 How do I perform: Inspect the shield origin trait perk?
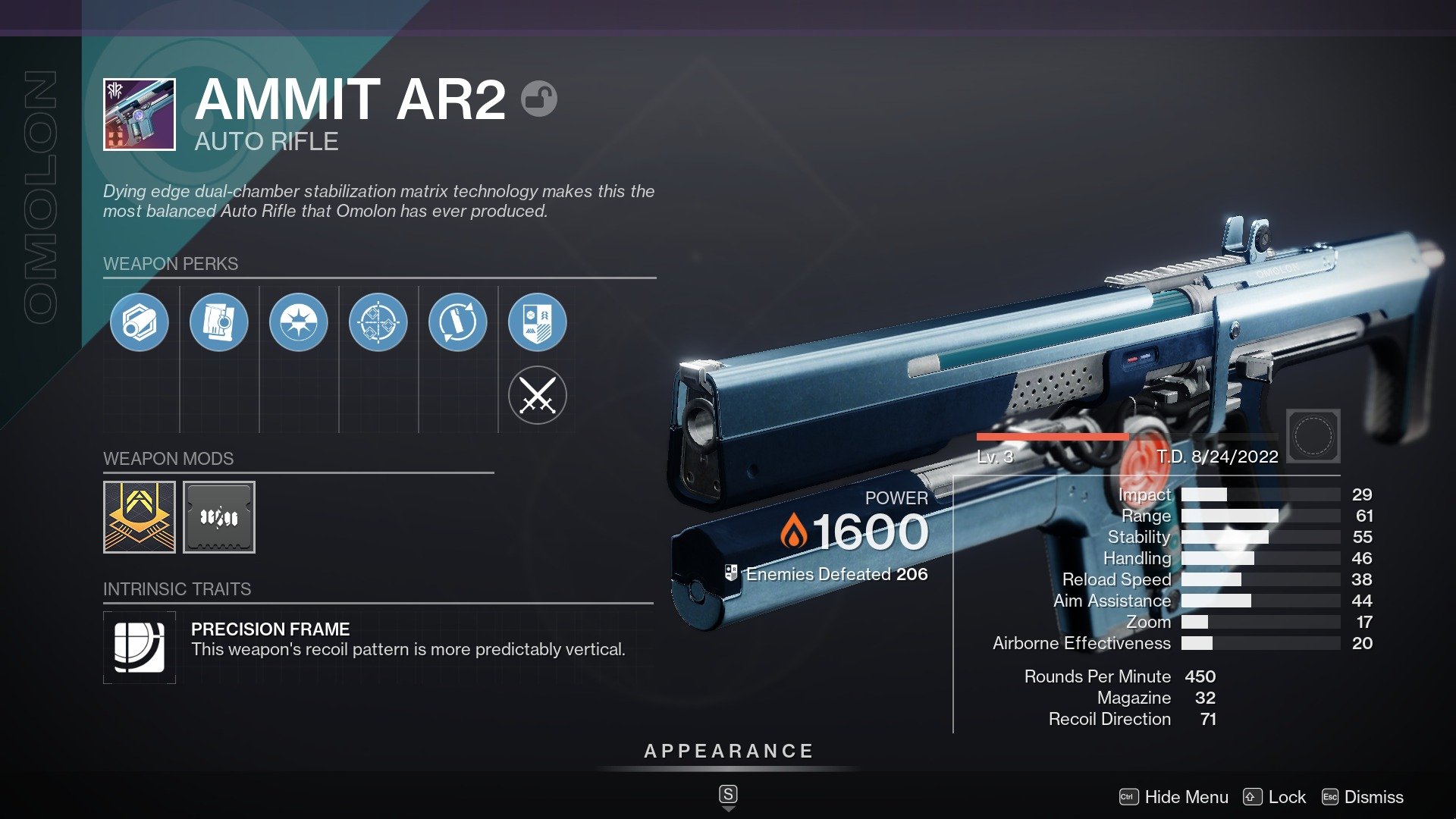538,322
